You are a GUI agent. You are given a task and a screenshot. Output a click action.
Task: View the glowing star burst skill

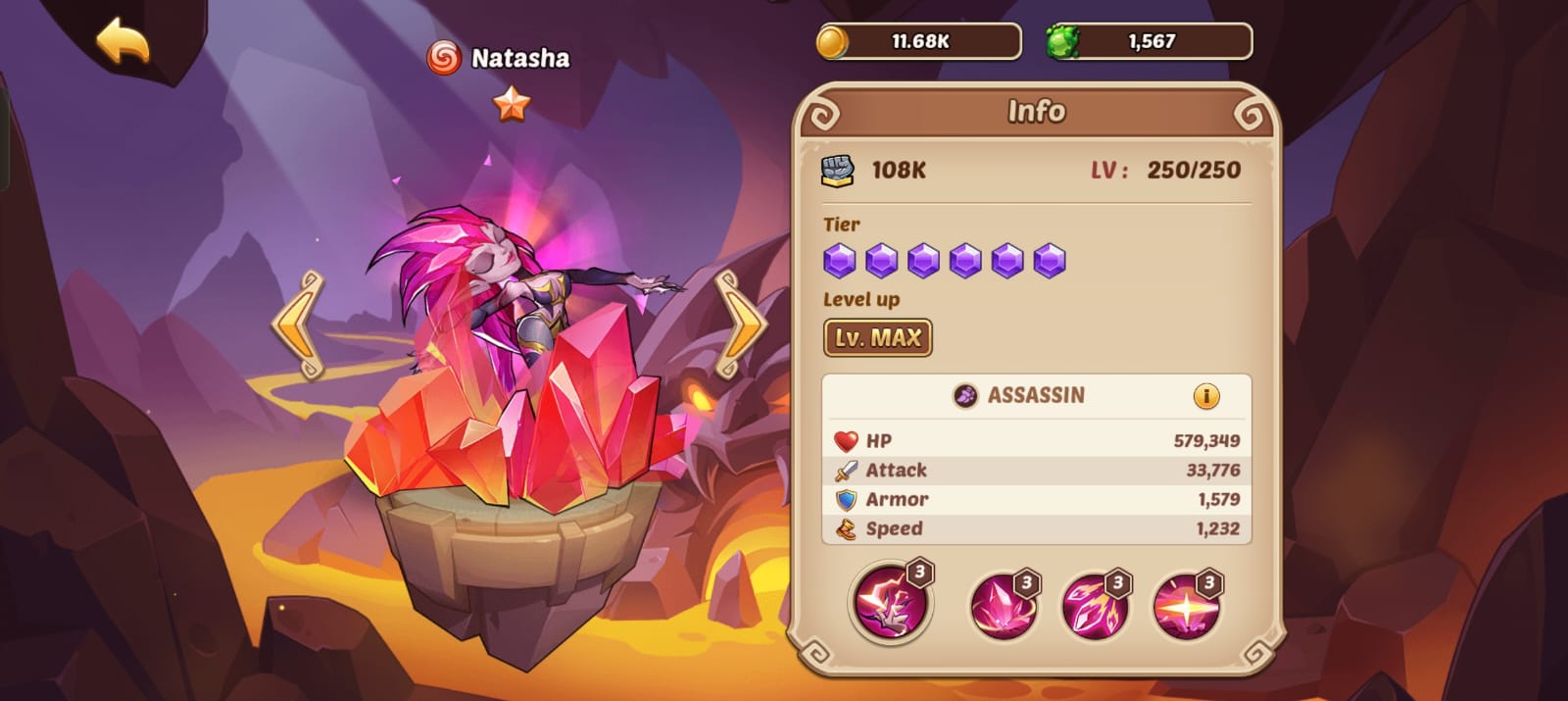click(1186, 605)
